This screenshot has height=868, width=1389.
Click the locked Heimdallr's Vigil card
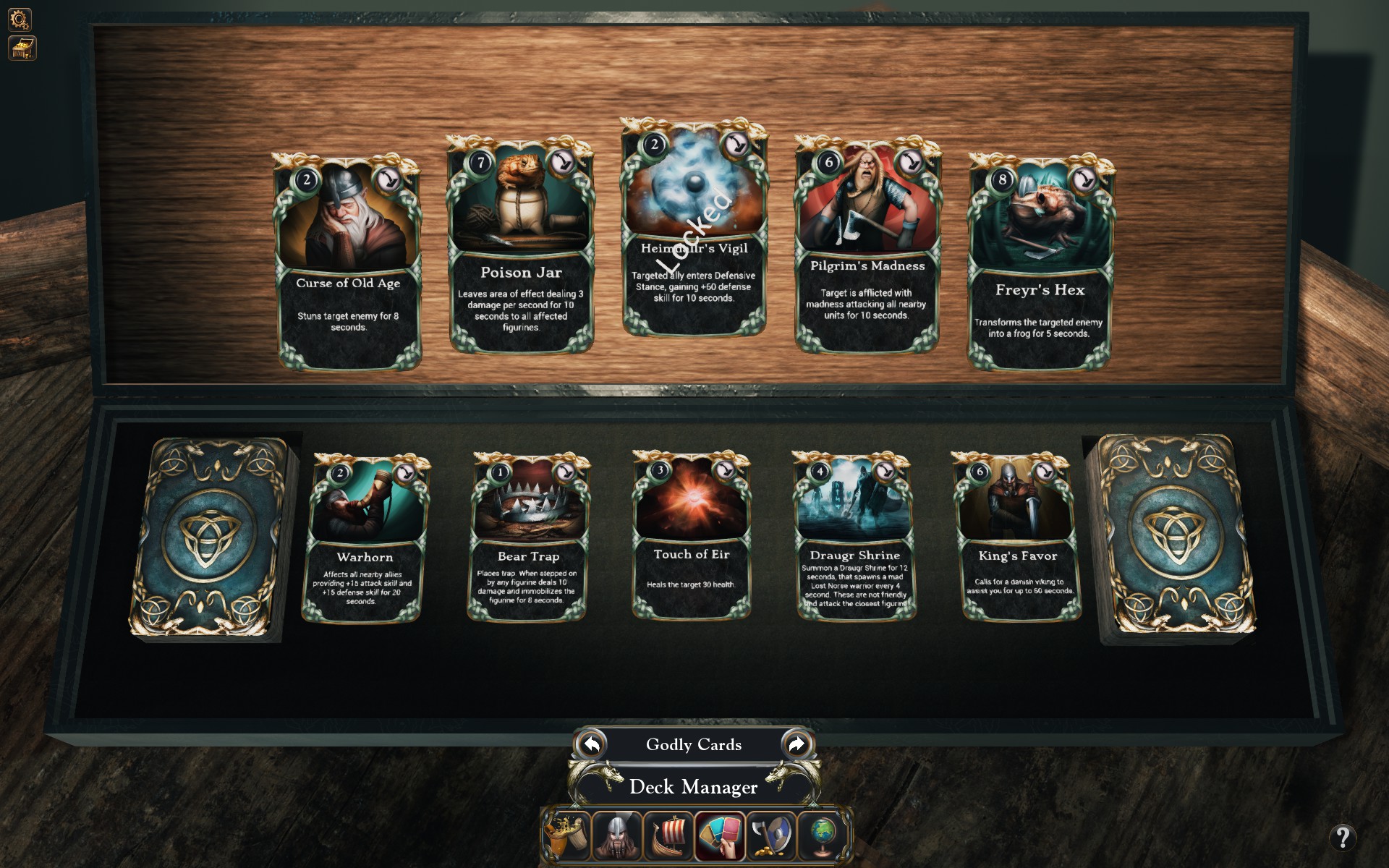(x=694, y=229)
